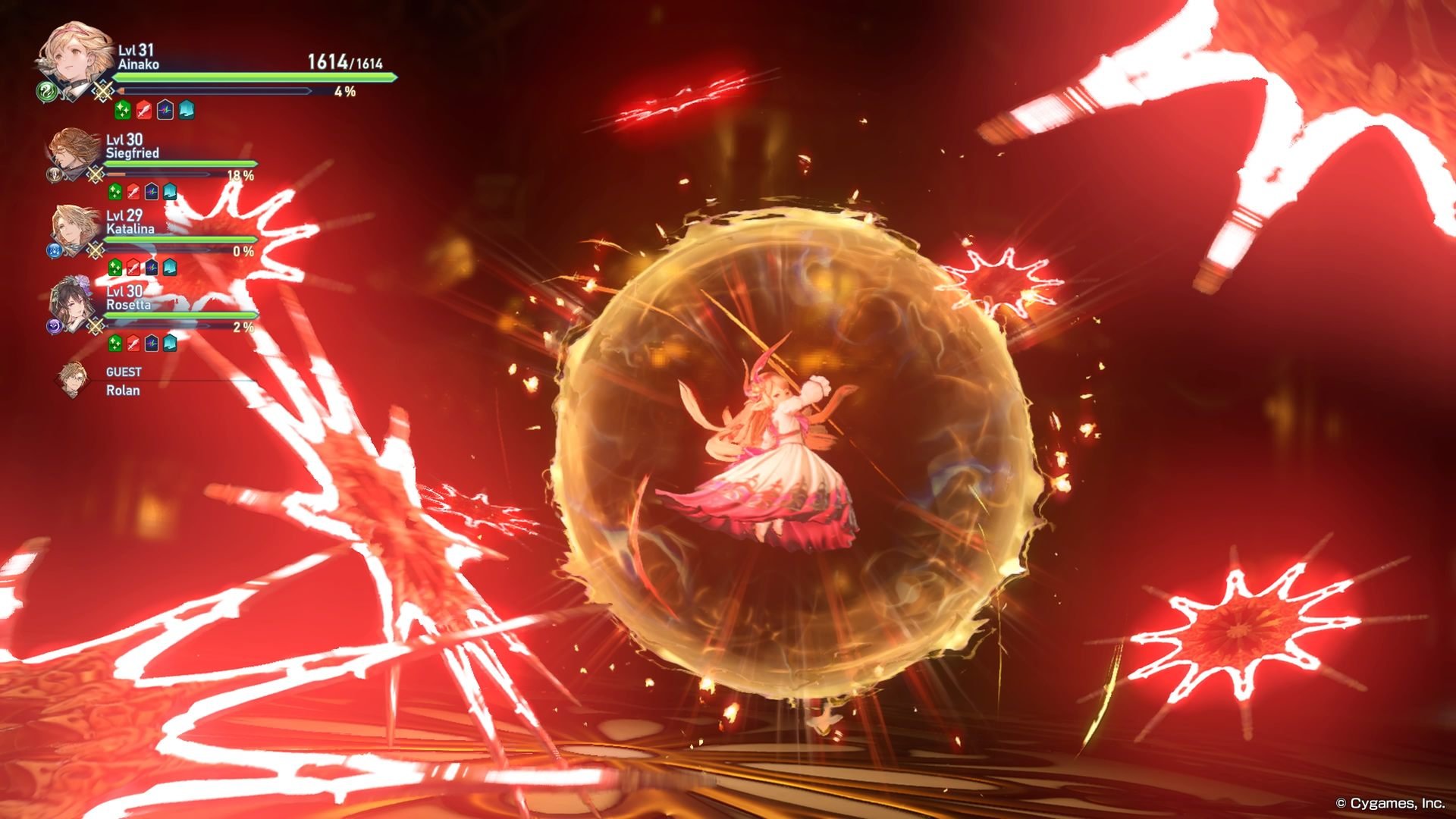Click Katalina's blue water element emblem

pos(55,249)
